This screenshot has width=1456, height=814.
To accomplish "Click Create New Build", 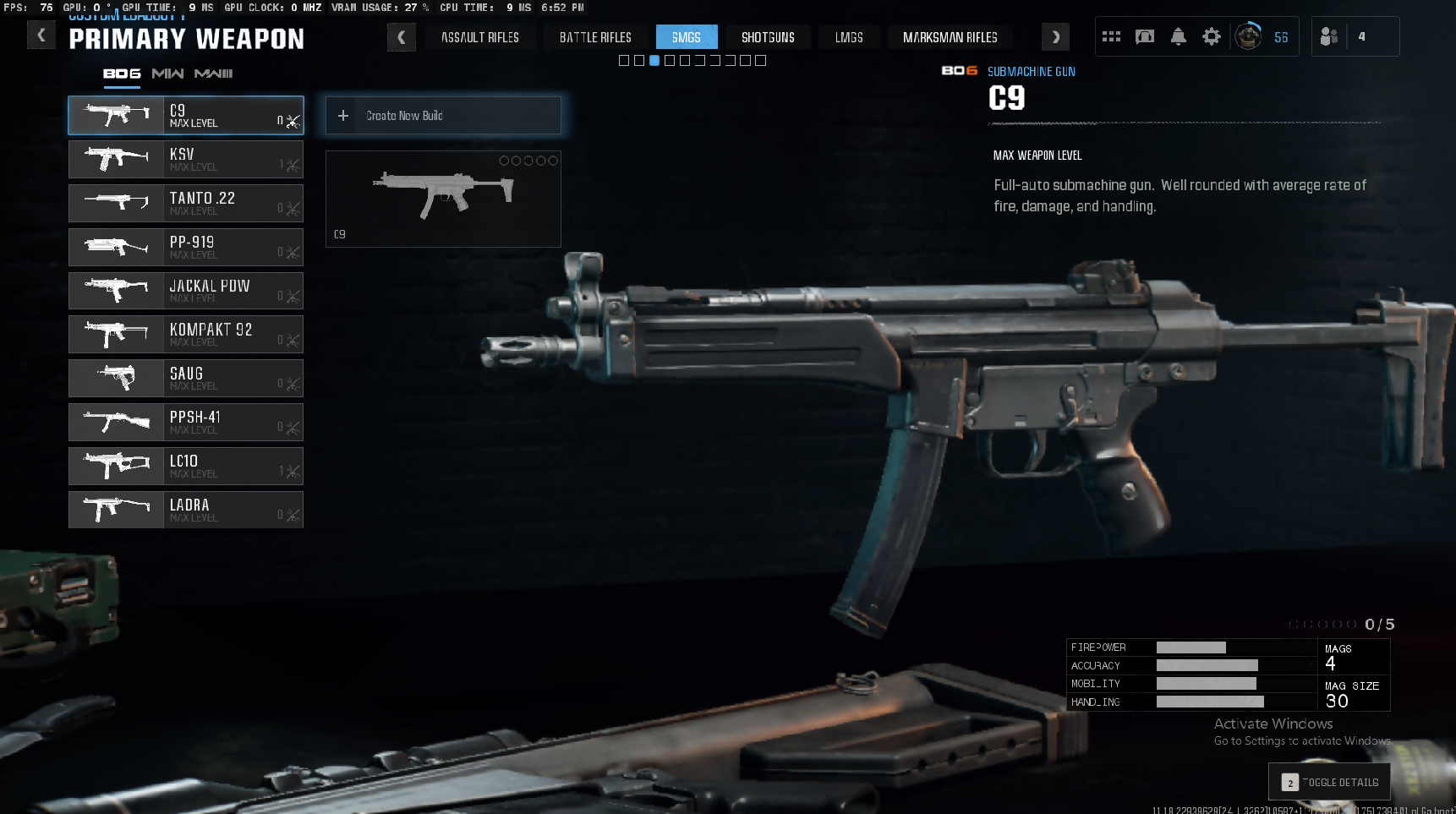I will coord(443,116).
